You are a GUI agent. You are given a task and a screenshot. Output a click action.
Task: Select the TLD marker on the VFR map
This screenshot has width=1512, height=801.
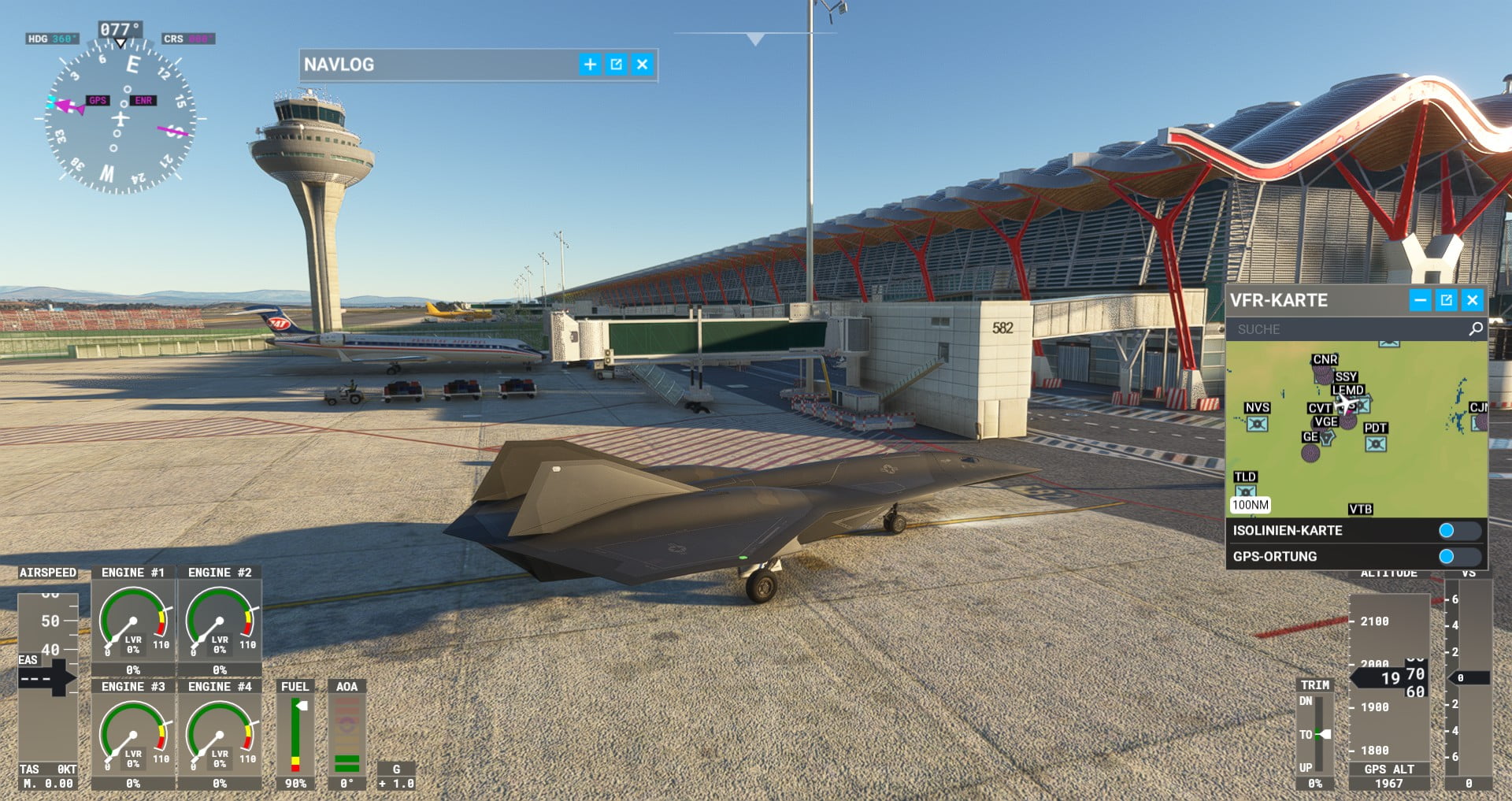[1245, 491]
